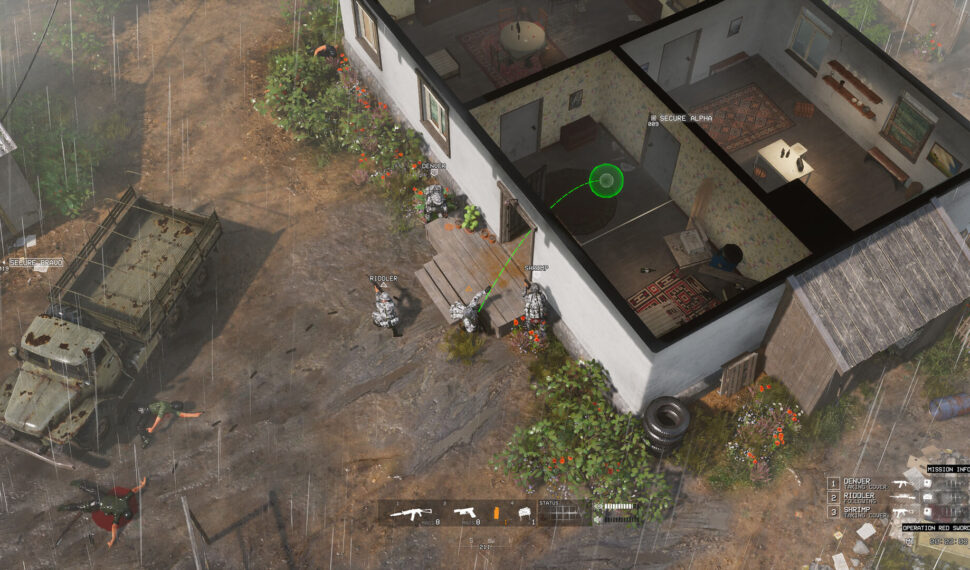Switch to the pistol weapon slot

(x=464, y=513)
